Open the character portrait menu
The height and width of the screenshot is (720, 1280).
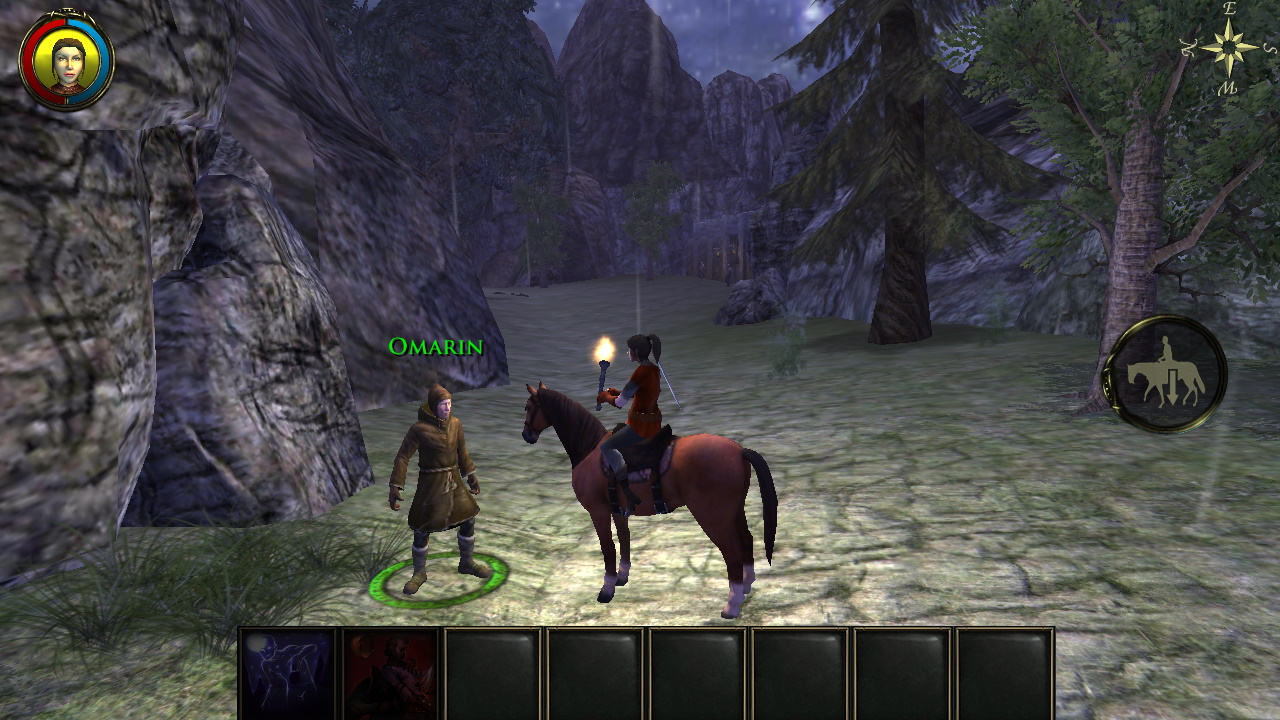pyautogui.click(x=67, y=62)
